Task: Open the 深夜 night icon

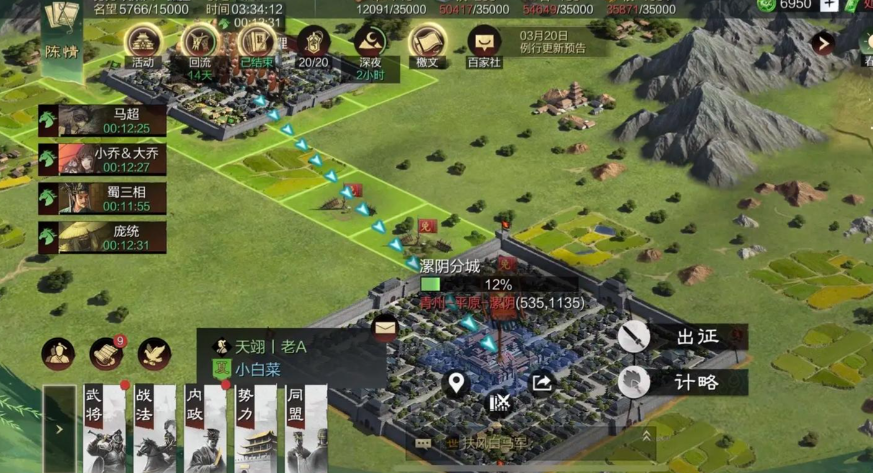Action: coord(370,45)
